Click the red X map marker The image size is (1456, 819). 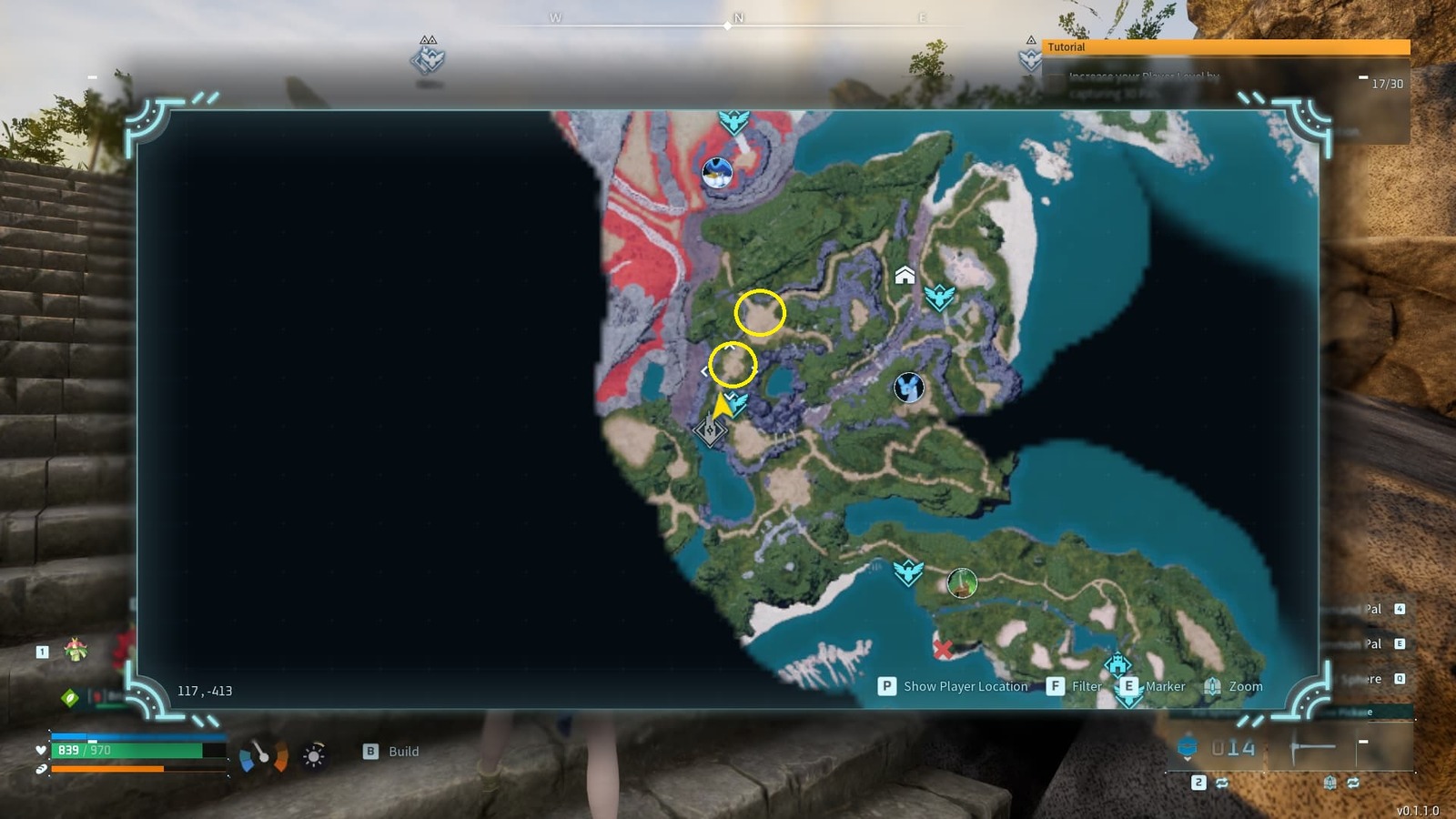943,649
